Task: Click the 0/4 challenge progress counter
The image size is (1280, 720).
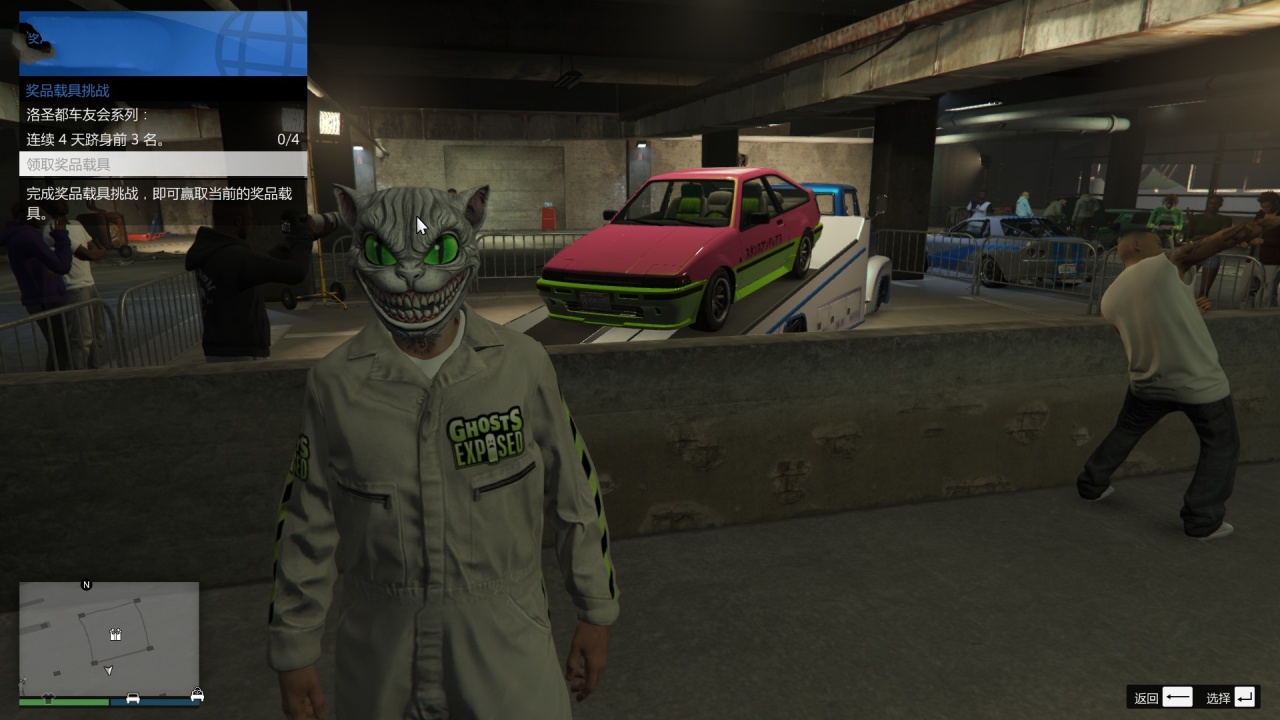Action: click(x=289, y=140)
